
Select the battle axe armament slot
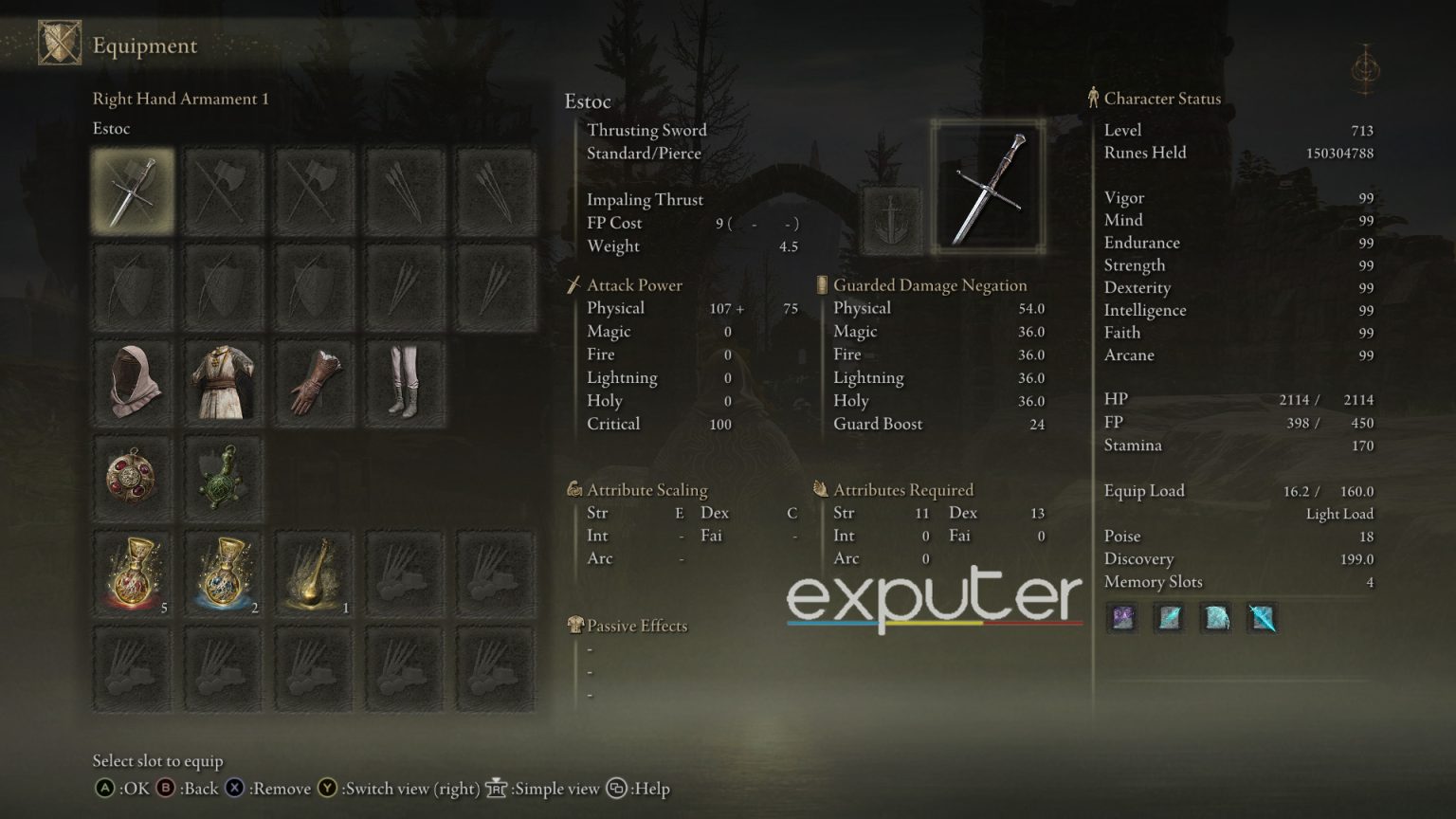point(223,189)
